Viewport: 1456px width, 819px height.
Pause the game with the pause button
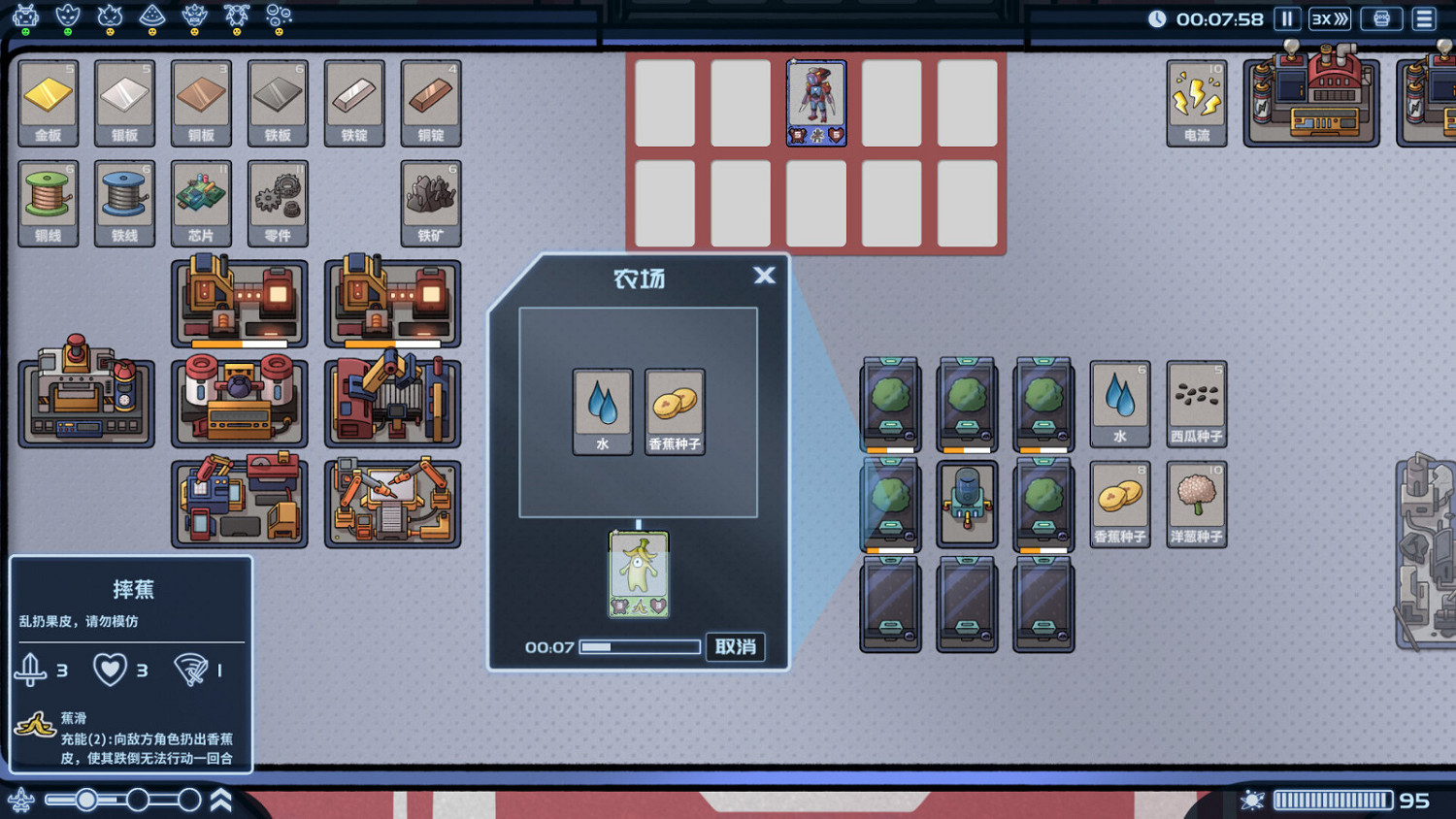(x=1286, y=18)
